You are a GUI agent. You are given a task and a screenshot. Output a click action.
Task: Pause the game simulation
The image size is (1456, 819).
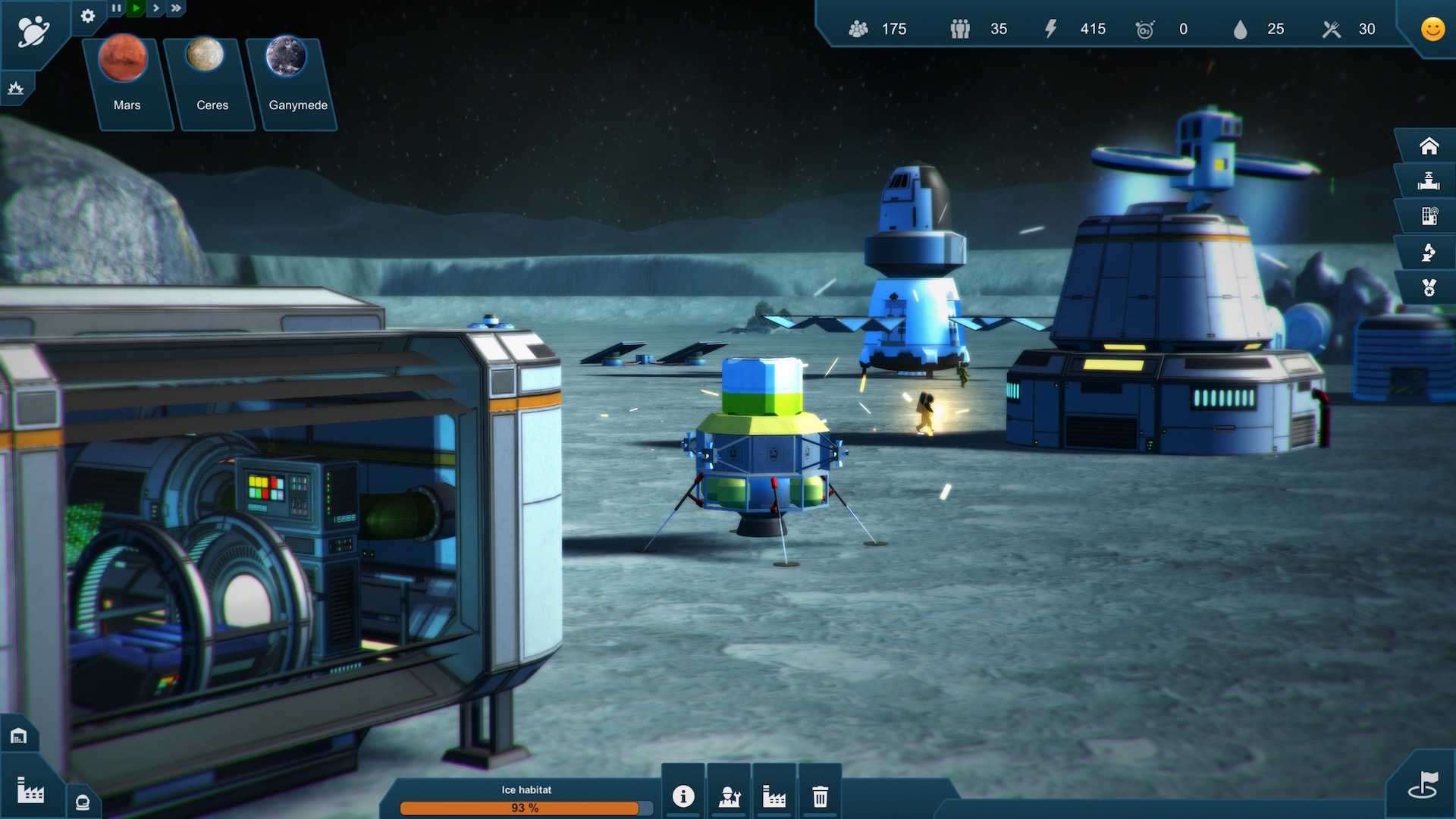tap(117, 8)
